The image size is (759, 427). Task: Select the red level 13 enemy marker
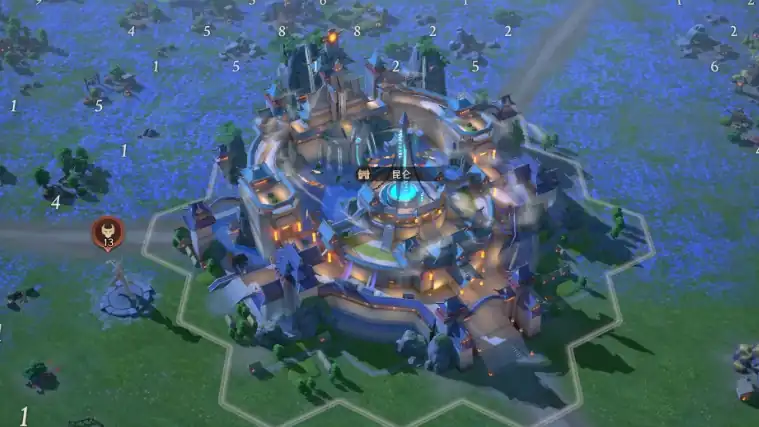click(108, 234)
